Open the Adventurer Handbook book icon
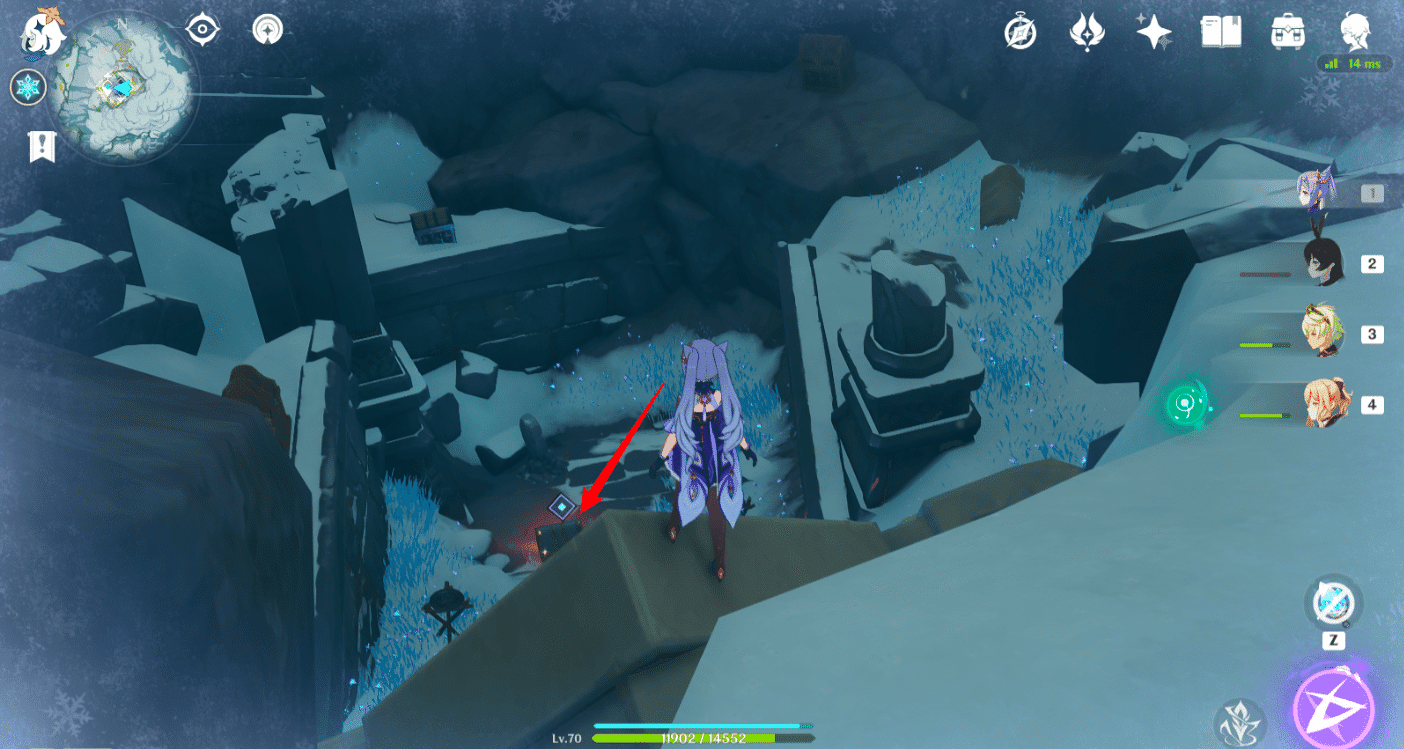Image resolution: width=1404 pixels, height=749 pixels. (x=1221, y=31)
